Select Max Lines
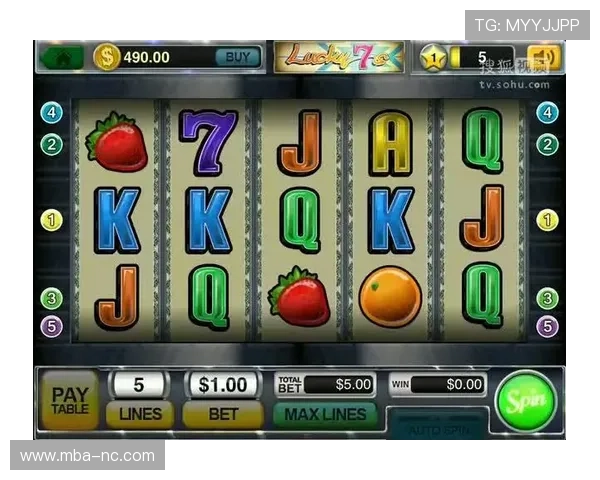Image resolution: width=600 pixels, height=480 pixels. pos(325,413)
